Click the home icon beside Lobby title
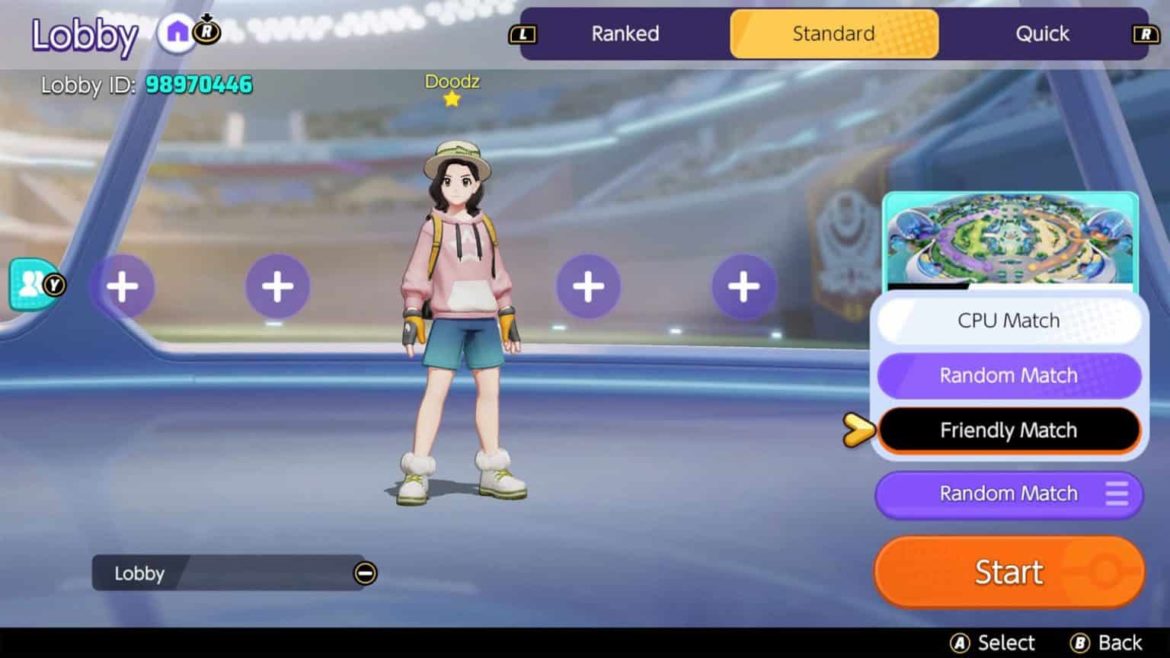The width and height of the screenshot is (1170, 658). [x=177, y=34]
